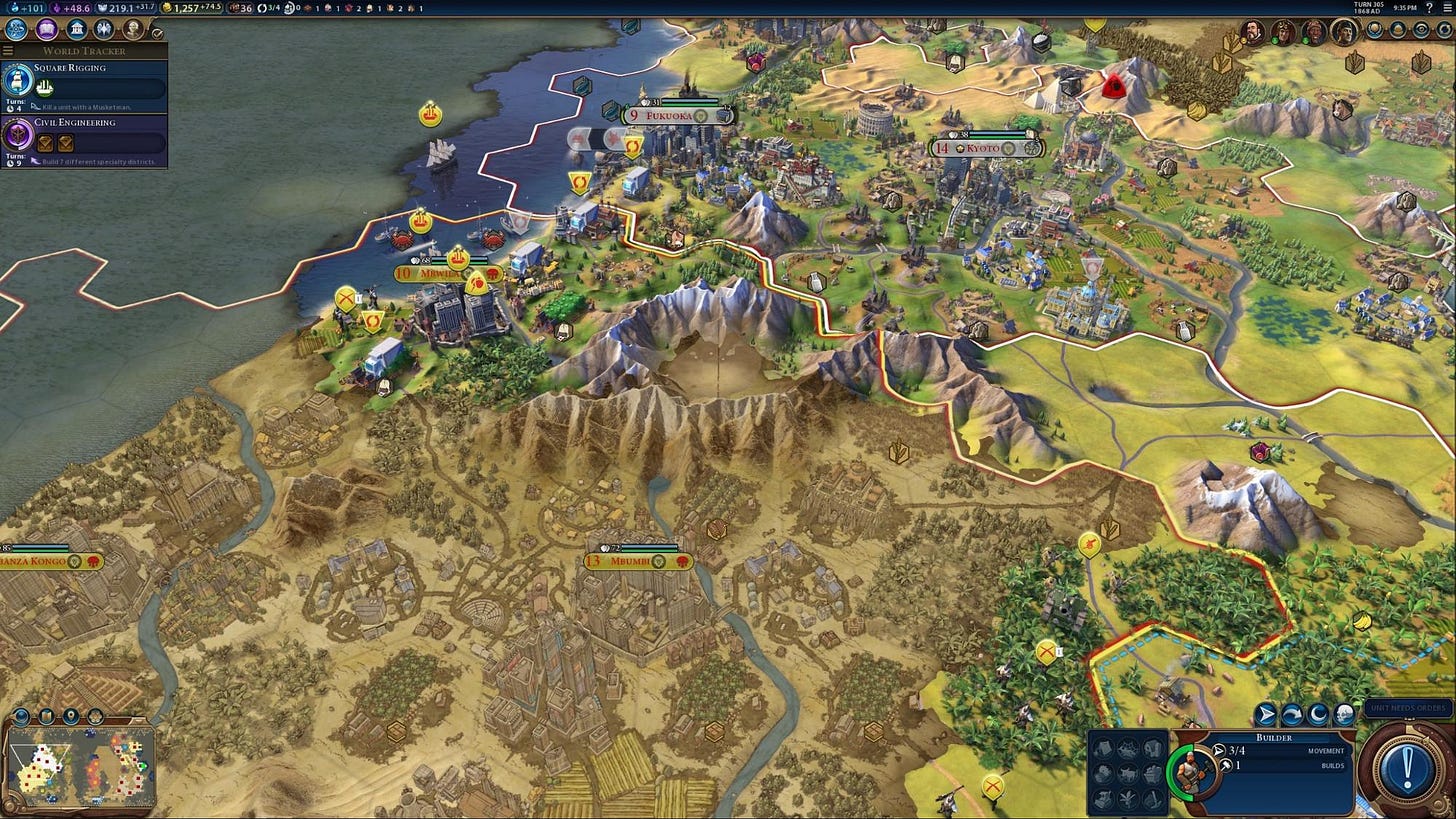The height and width of the screenshot is (819, 1456).
Task: Select the Builder's move action arrow
Action: point(1264,715)
